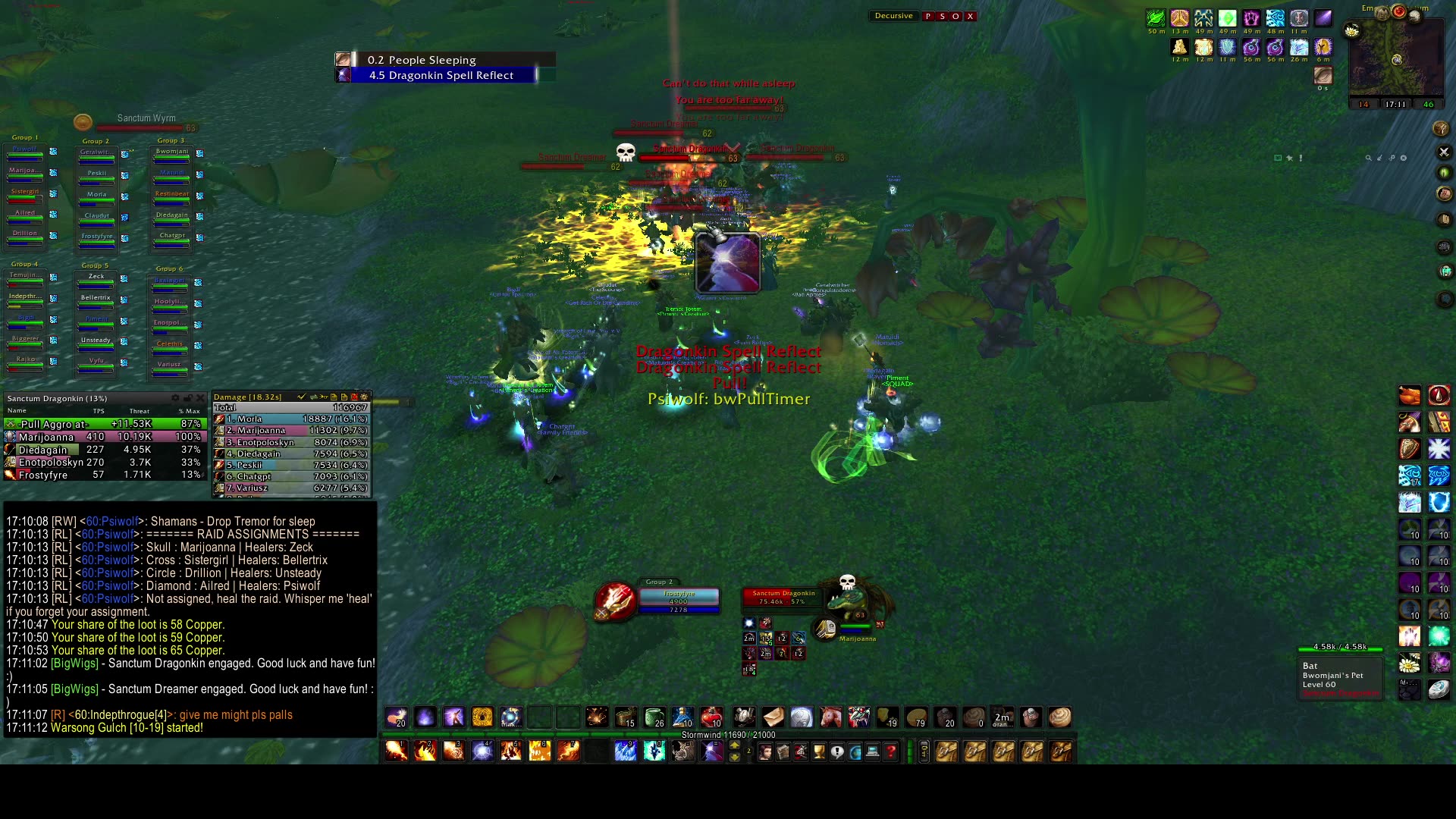Click the magnifying glass search icon above unit frames
1456x819 pixels.
point(1369,158)
